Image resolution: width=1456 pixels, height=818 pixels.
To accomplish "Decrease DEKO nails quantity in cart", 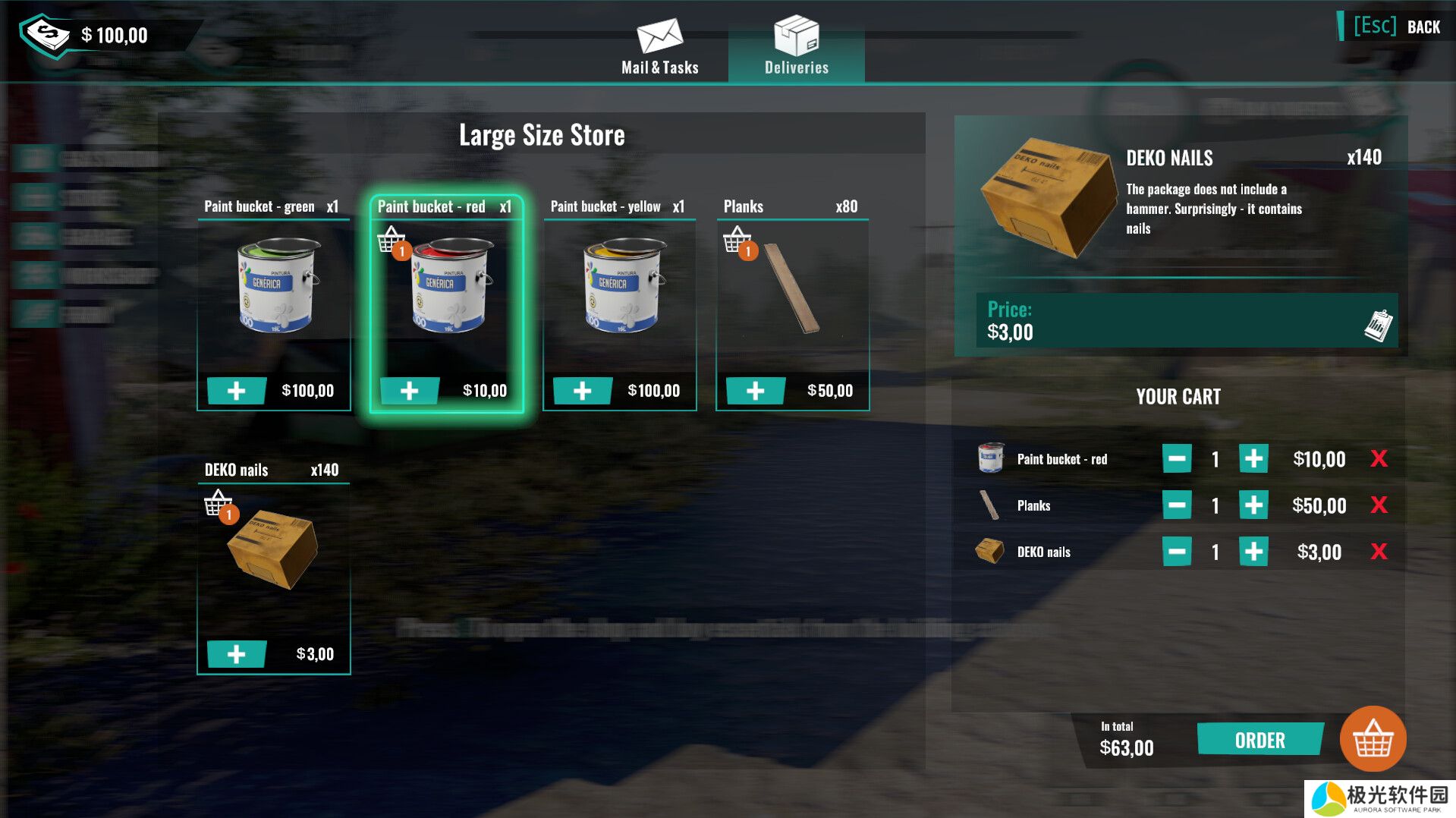I will [x=1177, y=552].
